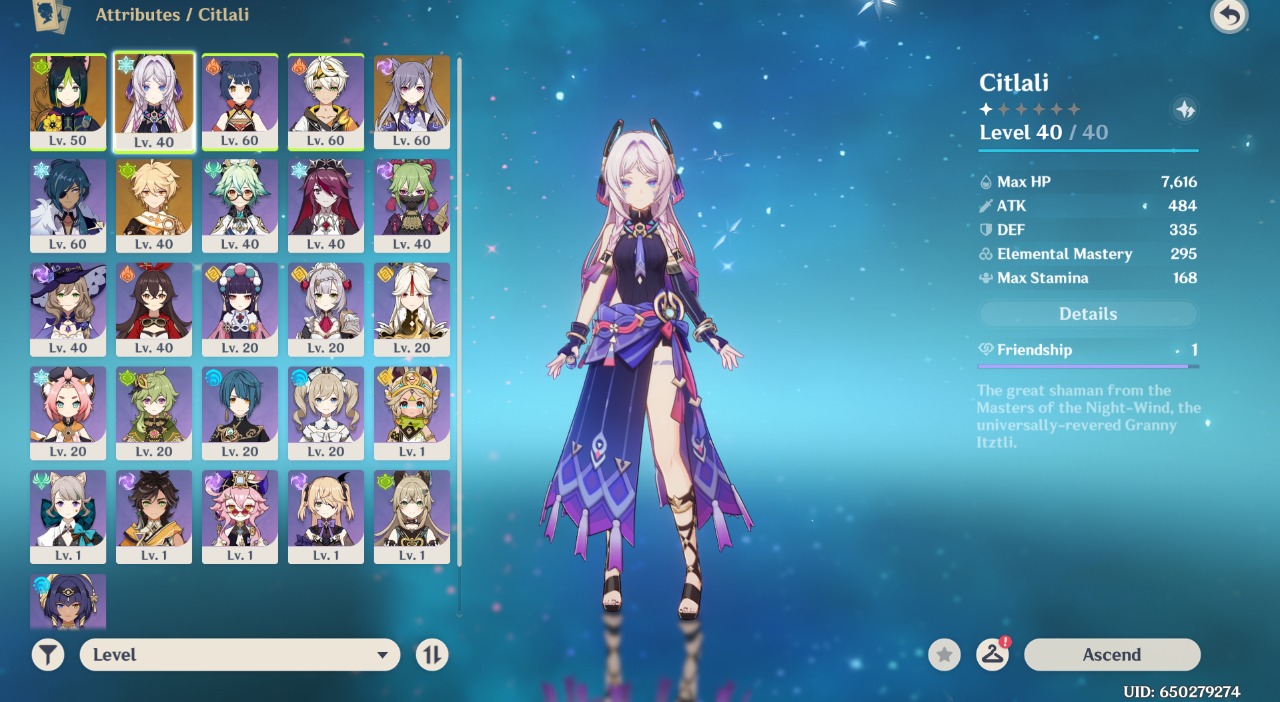
Task: Select Tighnari at Lv. 50
Action: pyautogui.click(x=68, y=101)
